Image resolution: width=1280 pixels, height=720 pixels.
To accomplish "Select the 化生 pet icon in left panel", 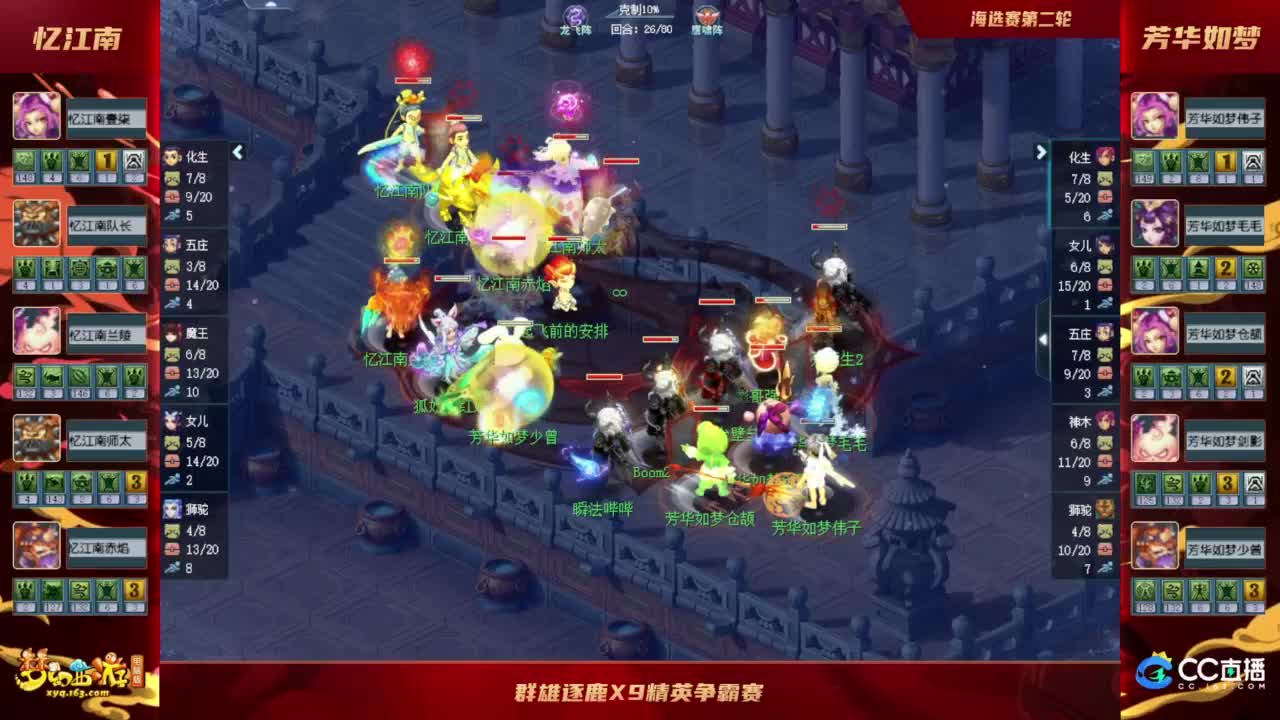I will [171, 156].
